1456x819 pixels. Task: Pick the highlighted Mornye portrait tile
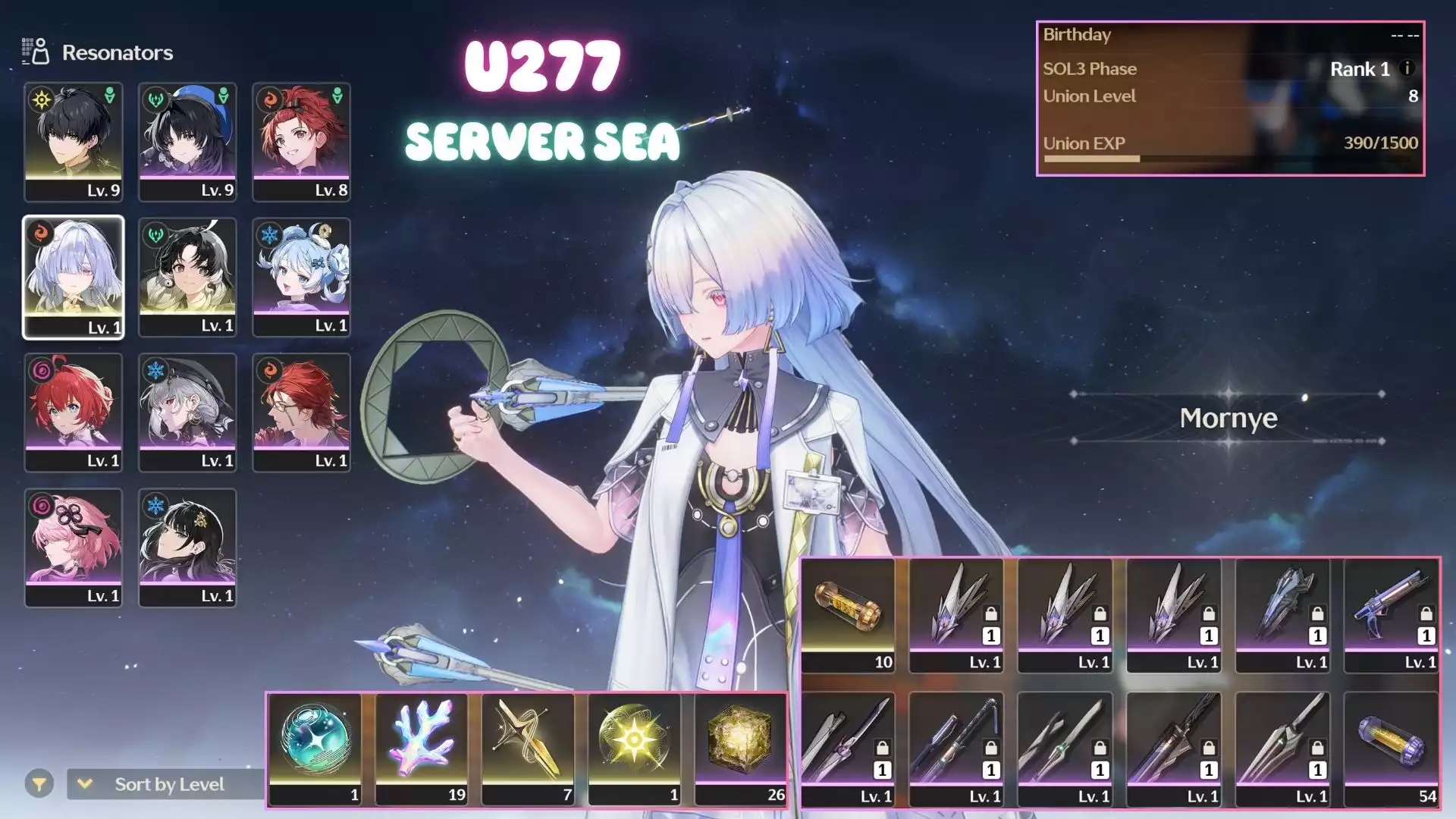(74, 277)
